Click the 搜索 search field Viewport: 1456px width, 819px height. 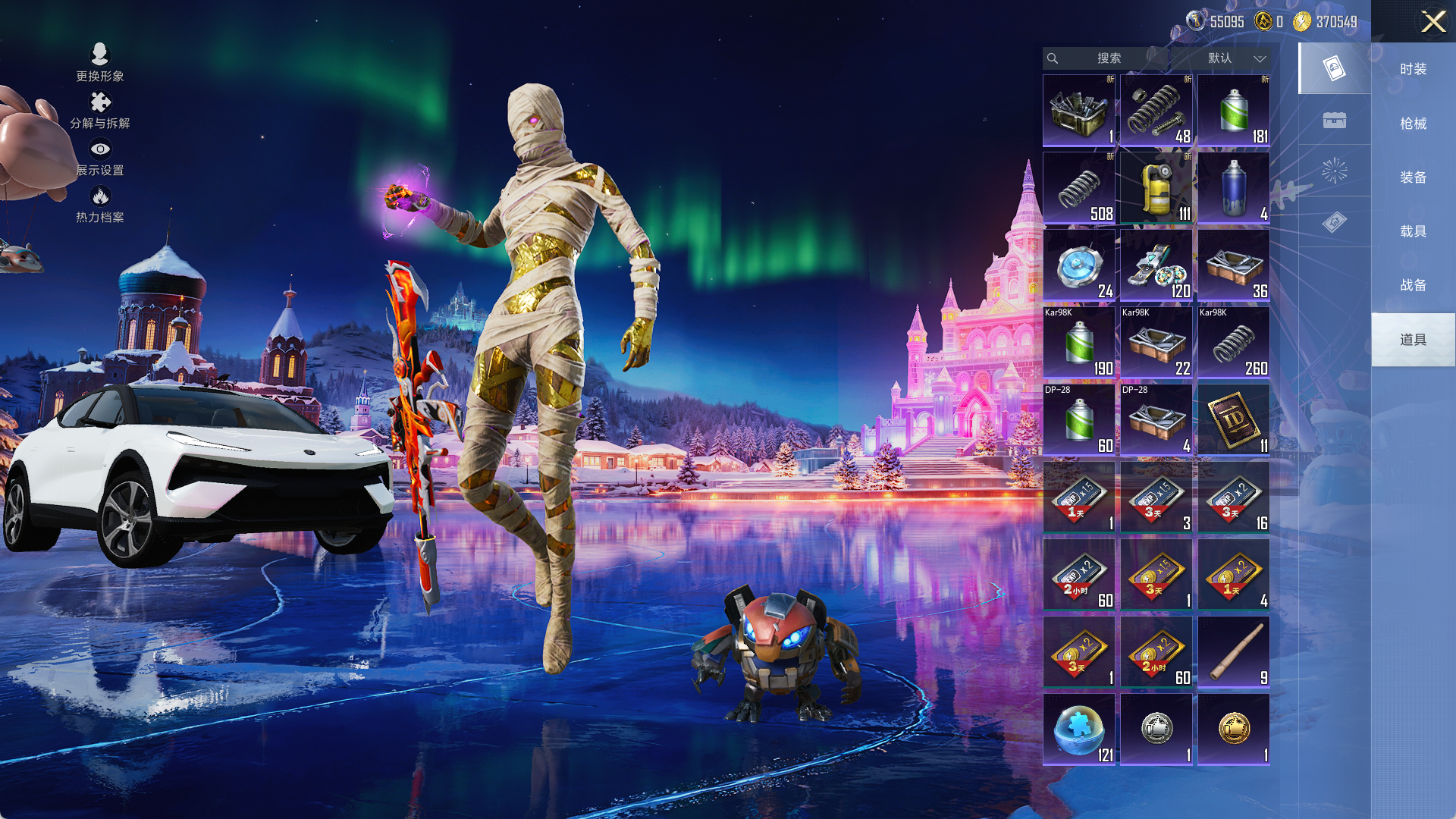(1108, 58)
